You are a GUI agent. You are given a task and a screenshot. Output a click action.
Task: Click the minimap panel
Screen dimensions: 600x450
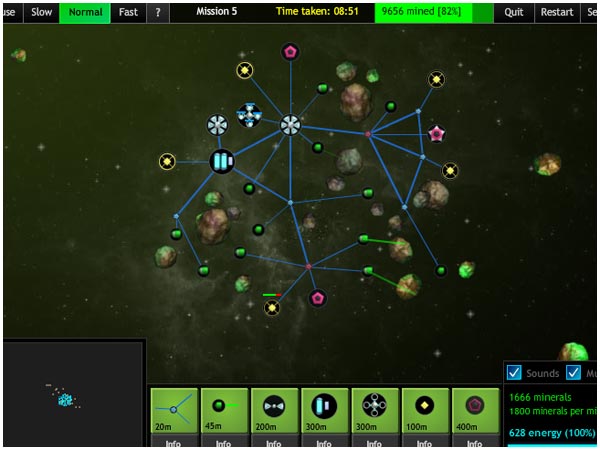(x=74, y=394)
